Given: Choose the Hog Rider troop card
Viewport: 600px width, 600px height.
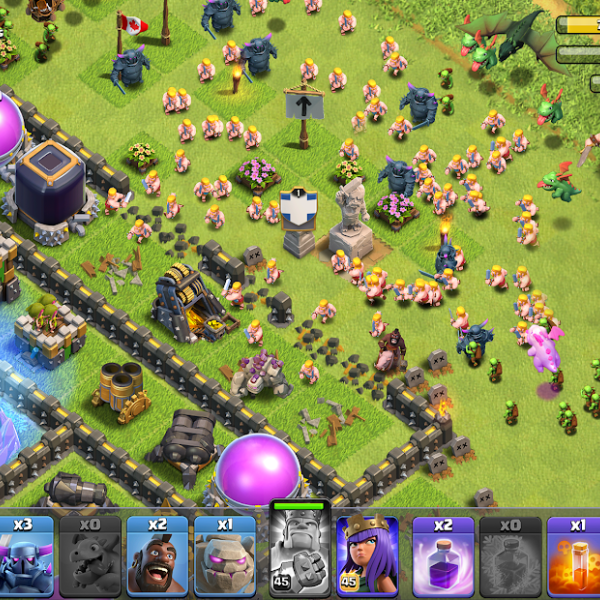Looking at the screenshot, I should click(157, 558).
